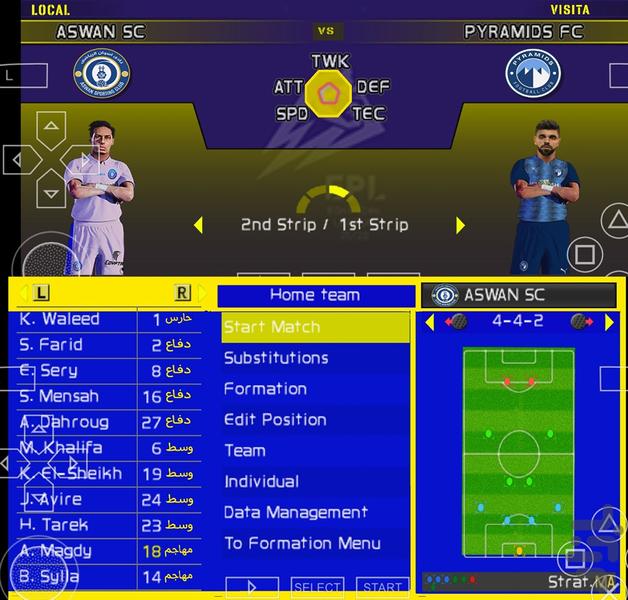Click the left yellow arrow beside kit strip

[x=198, y=225]
